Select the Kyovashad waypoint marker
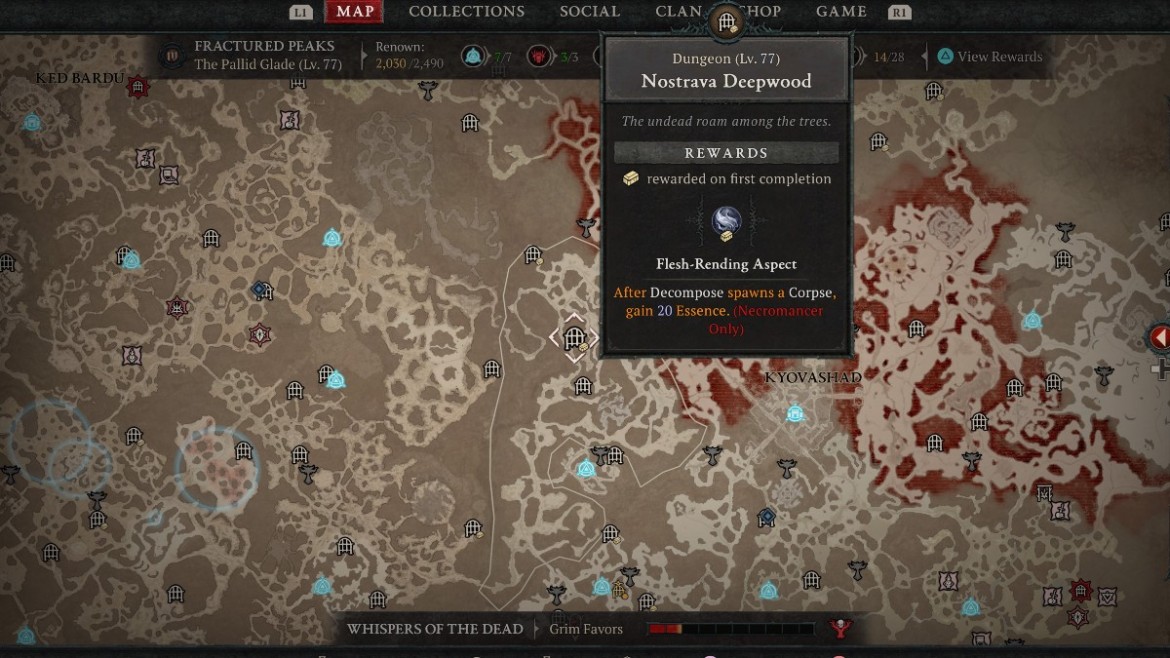Image resolution: width=1170 pixels, height=658 pixels. click(795, 412)
